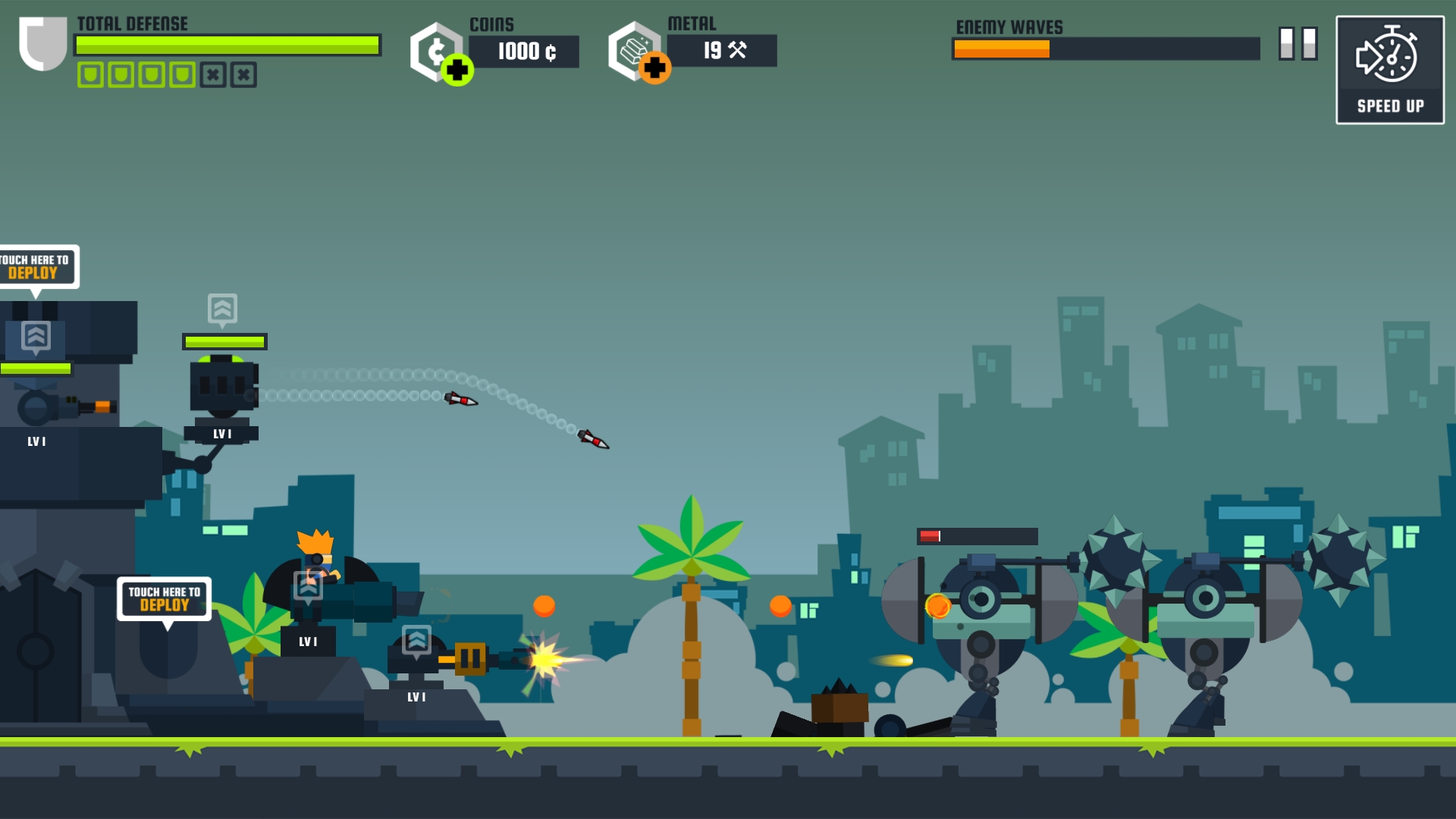Image resolution: width=1456 pixels, height=819 pixels.
Task: Pause the game
Action: click(x=1298, y=44)
